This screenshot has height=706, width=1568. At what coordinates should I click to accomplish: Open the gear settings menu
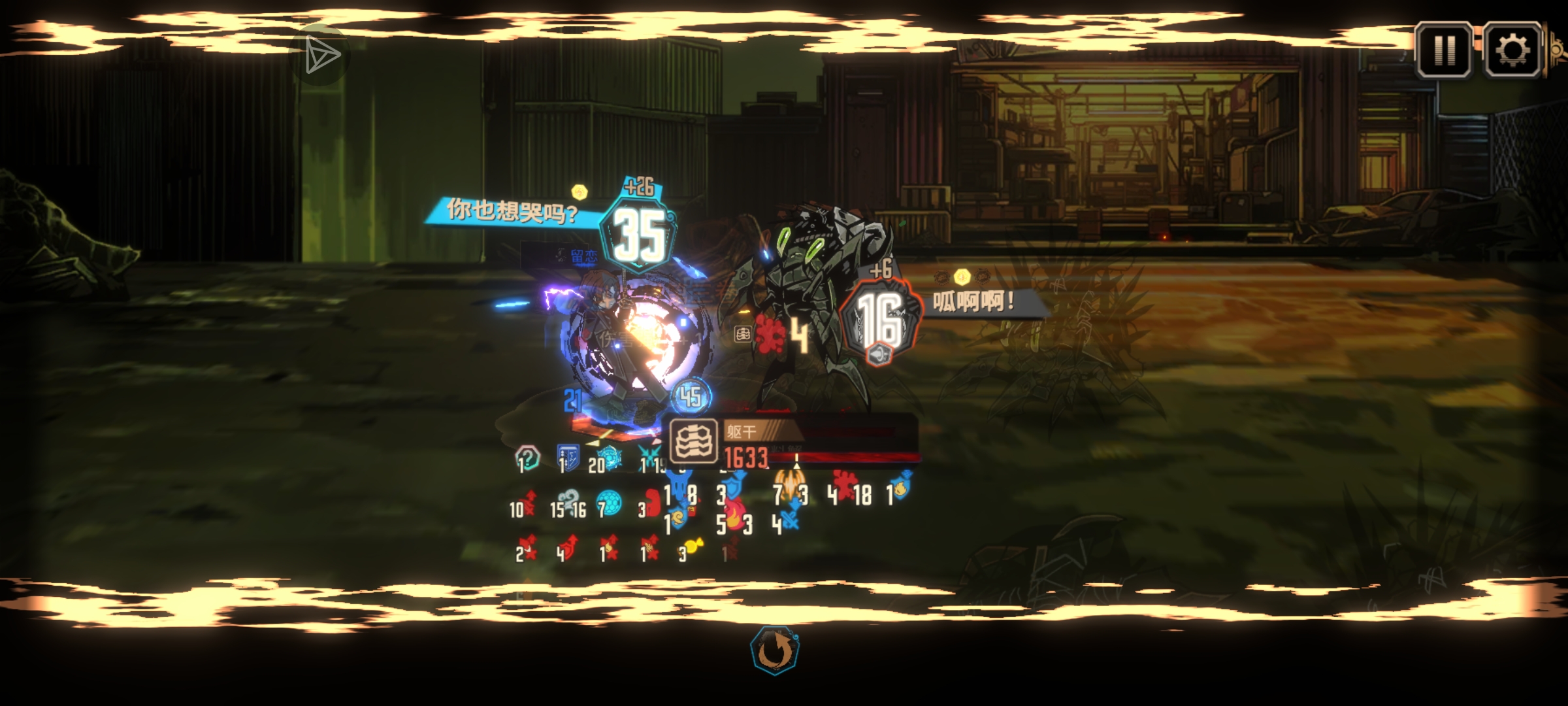tap(1512, 50)
